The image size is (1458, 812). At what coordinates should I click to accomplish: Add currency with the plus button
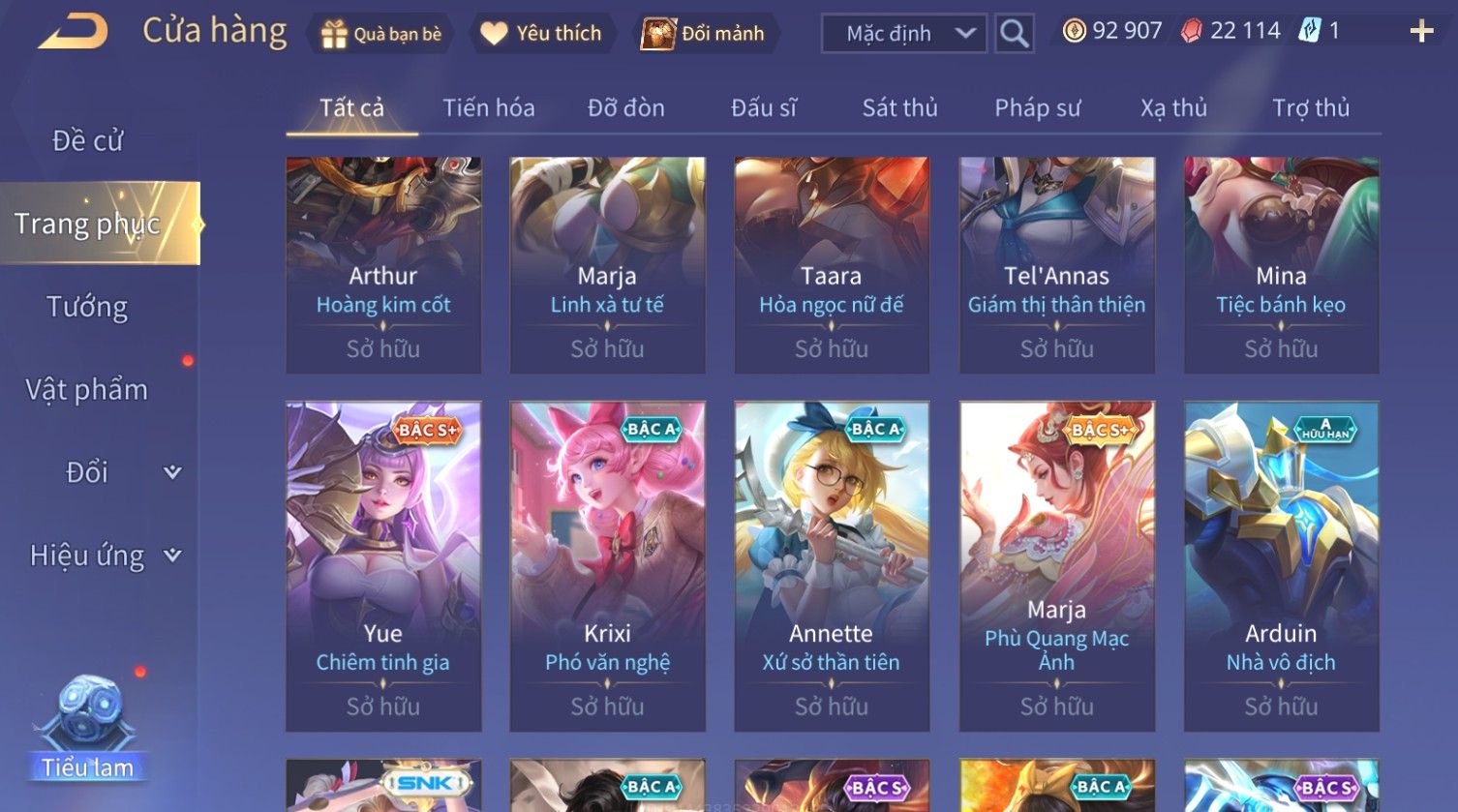coord(1421,32)
